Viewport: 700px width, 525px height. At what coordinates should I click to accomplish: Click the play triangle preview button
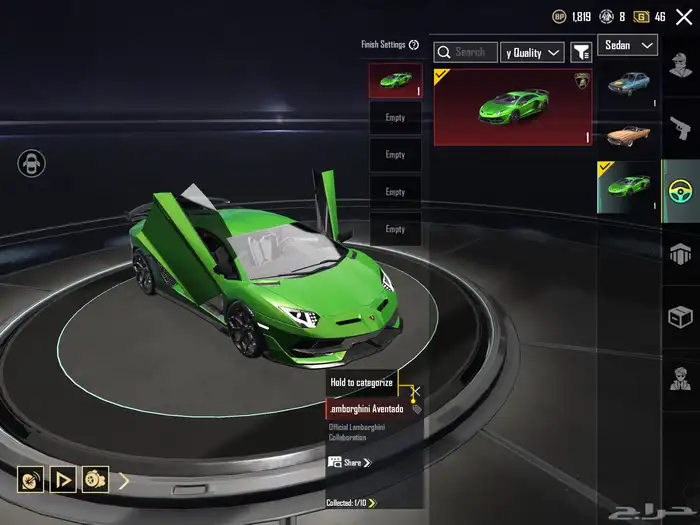click(x=63, y=480)
